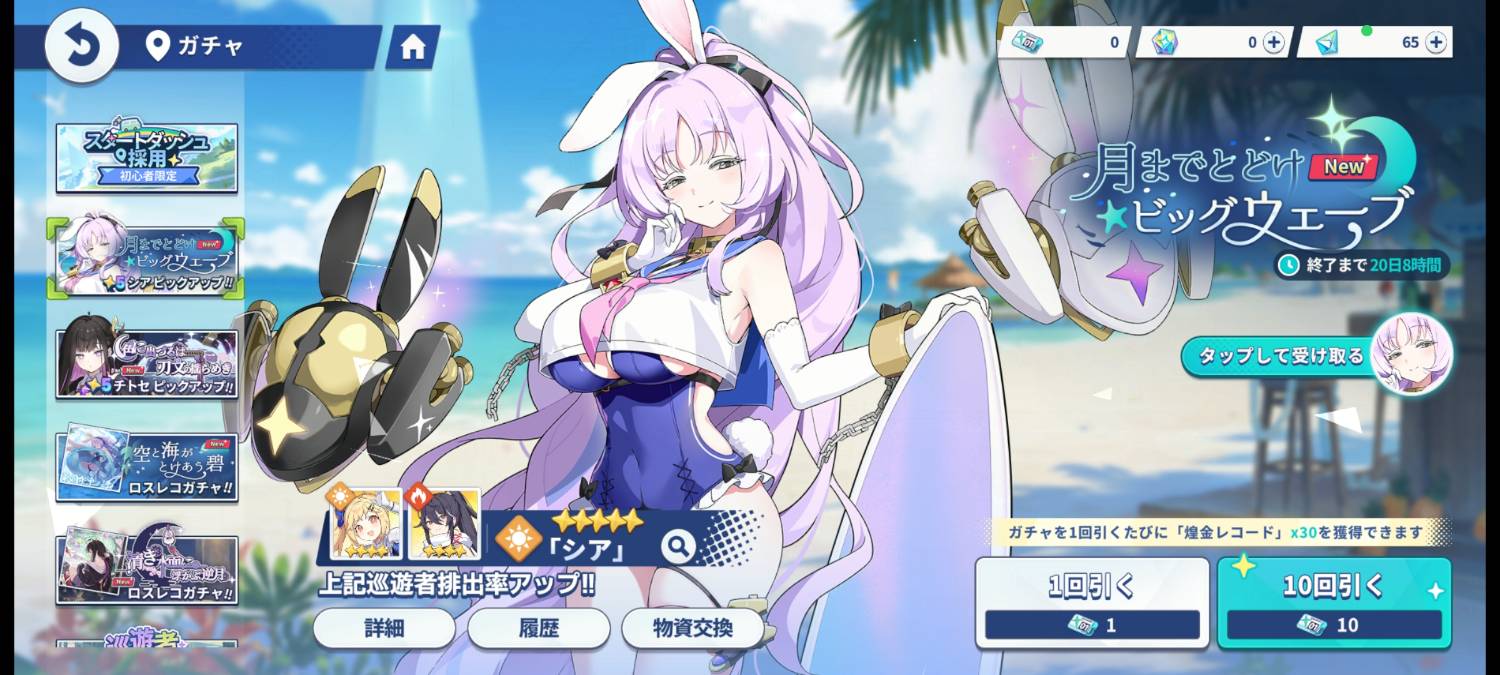1500x675 pixels.
Task: Open the 詳細 details panel
Action: coord(383,628)
